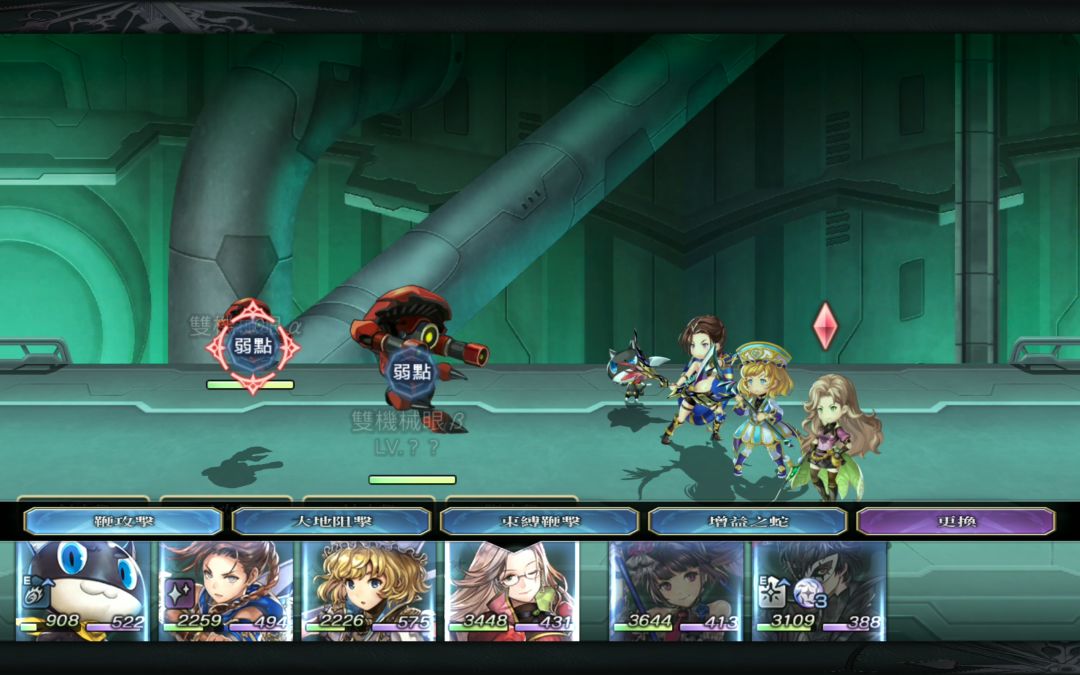Select the 束縛鞭擊 skill
1080x675 pixels.
(539, 521)
